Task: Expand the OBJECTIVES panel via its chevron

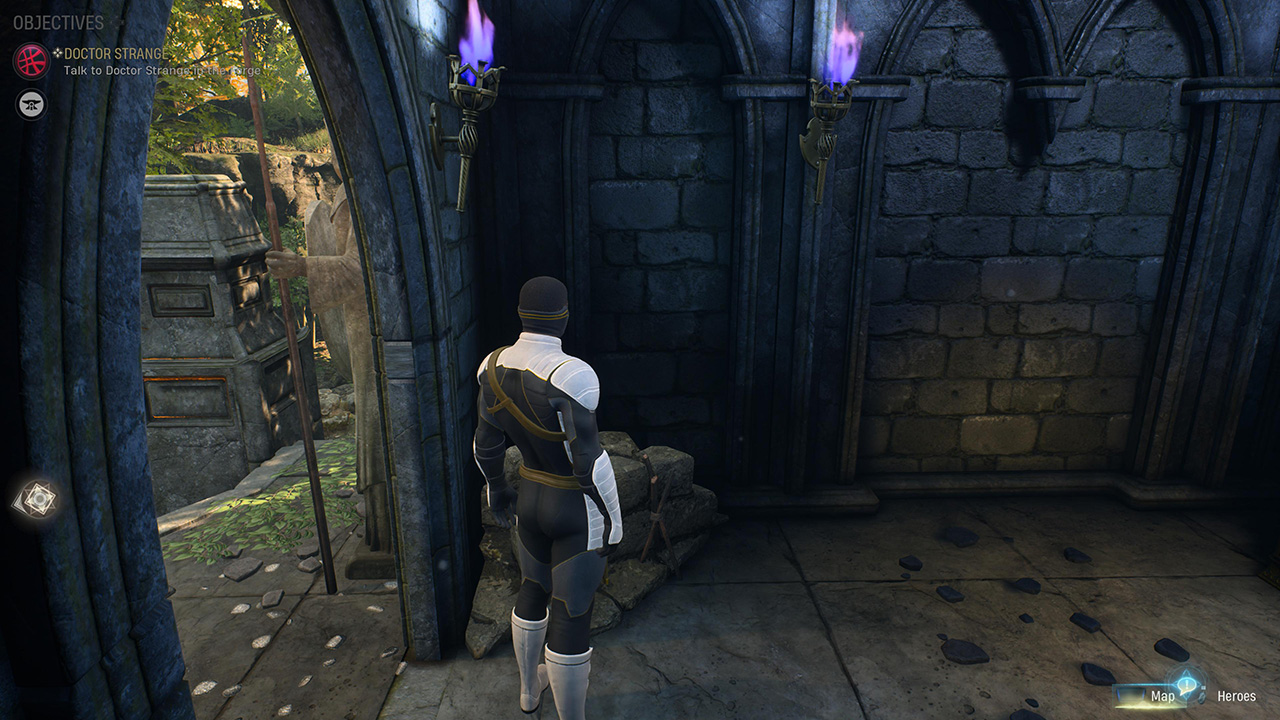Action: point(118,21)
